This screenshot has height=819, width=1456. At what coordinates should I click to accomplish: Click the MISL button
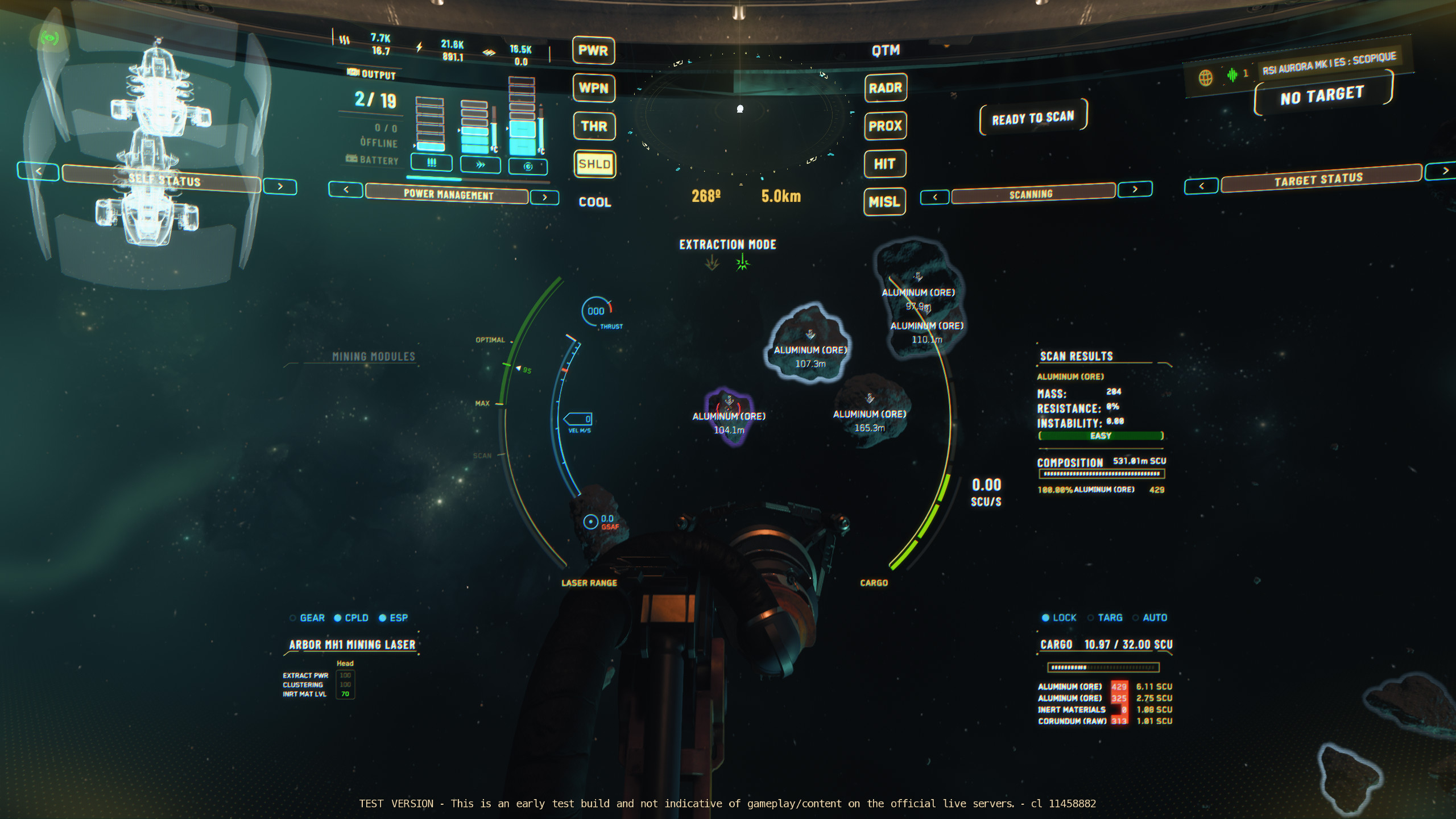(x=884, y=202)
